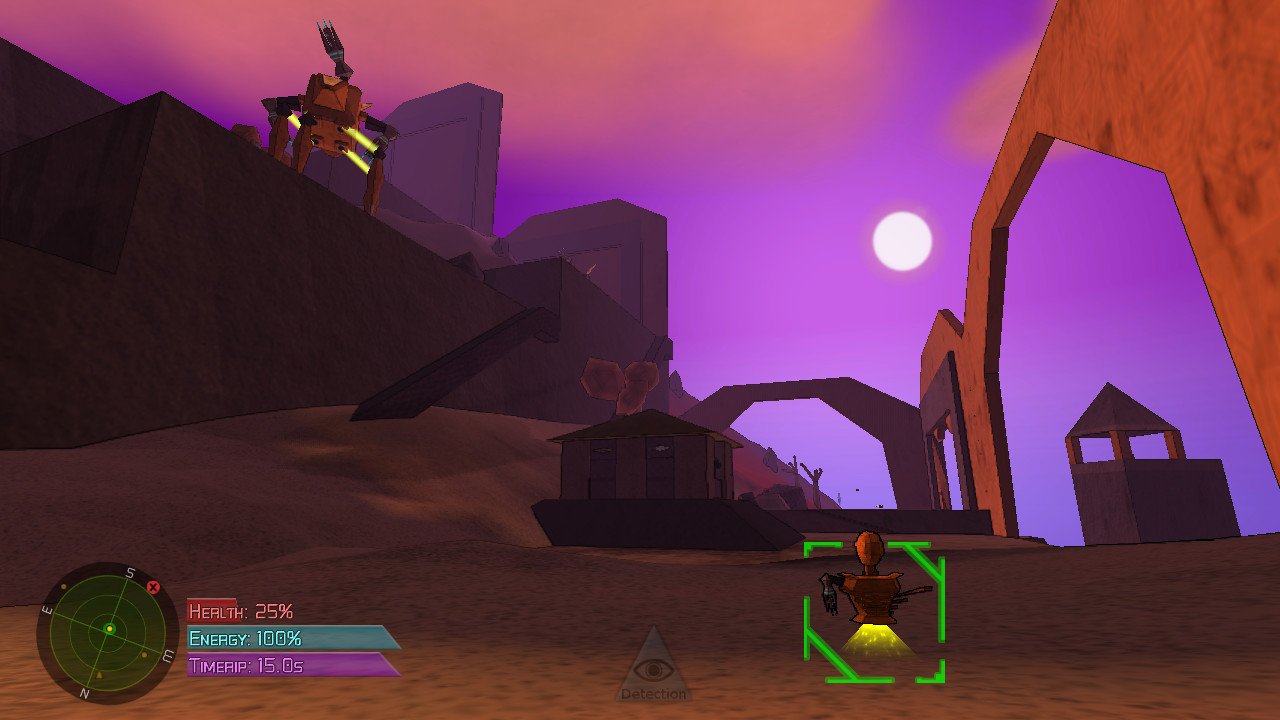Click the green player dot at radar center
The image size is (1280, 720).
click(x=110, y=629)
